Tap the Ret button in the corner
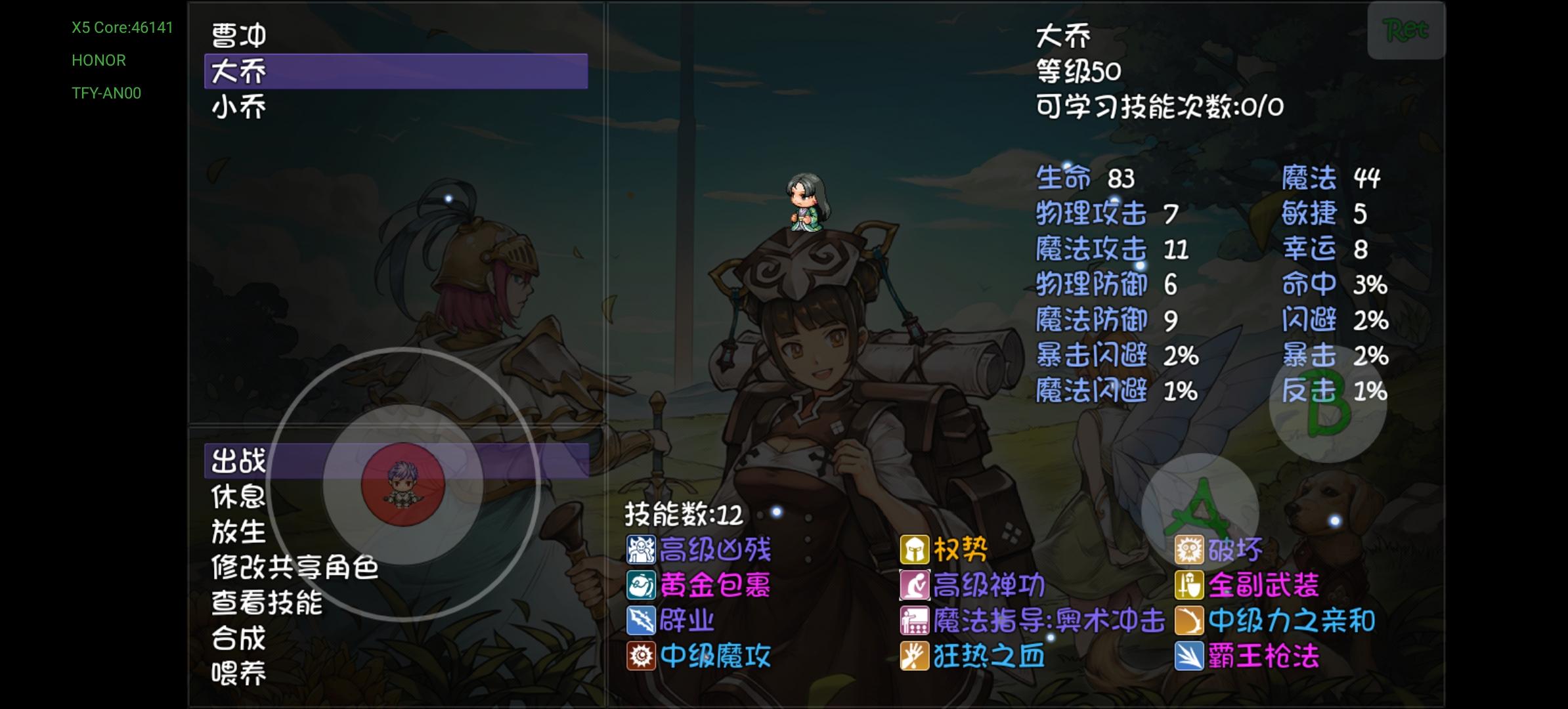1568x709 pixels. tap(1405, 30)
